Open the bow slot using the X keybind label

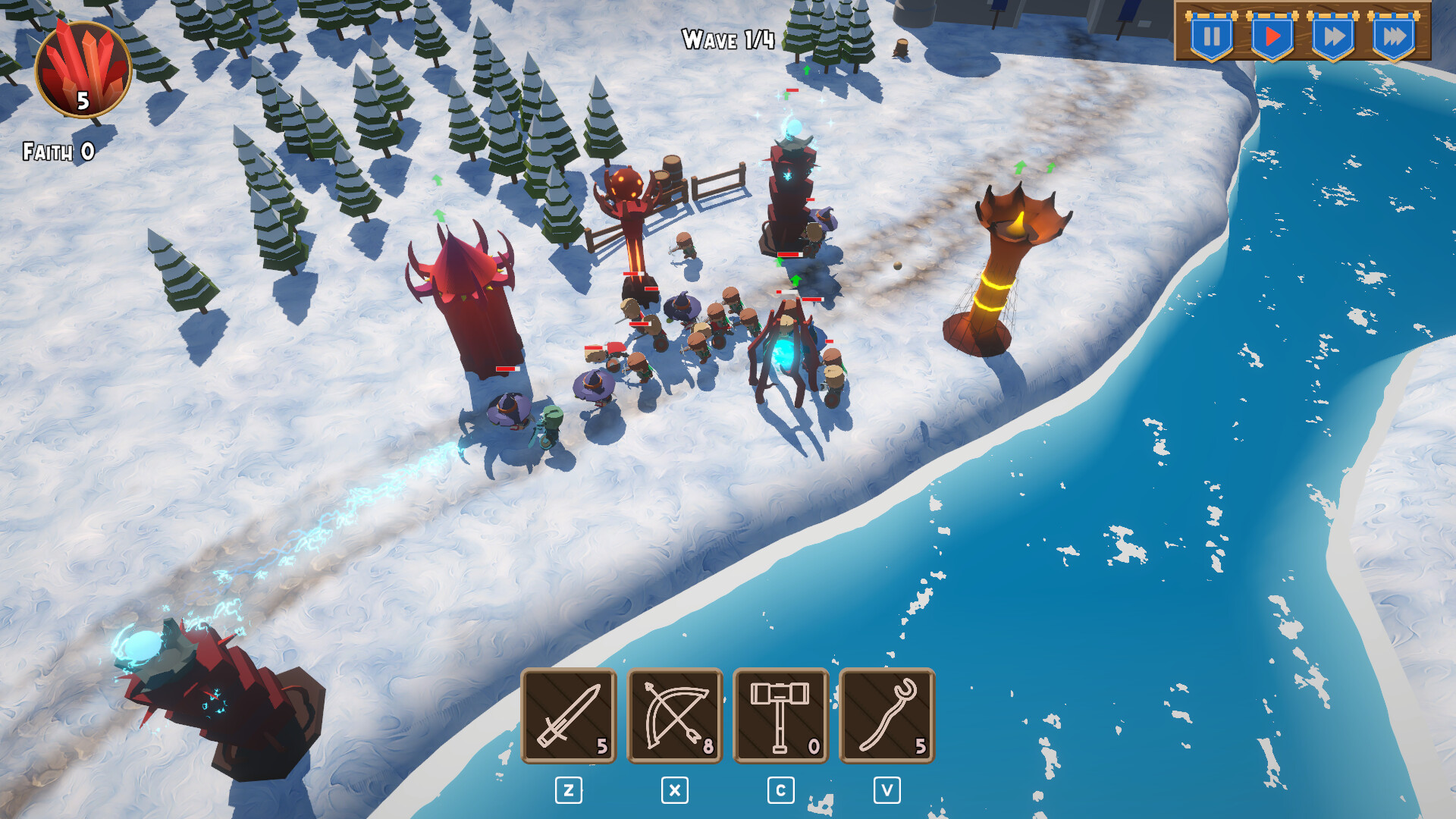pyautogui.click(x=675, y=789)
